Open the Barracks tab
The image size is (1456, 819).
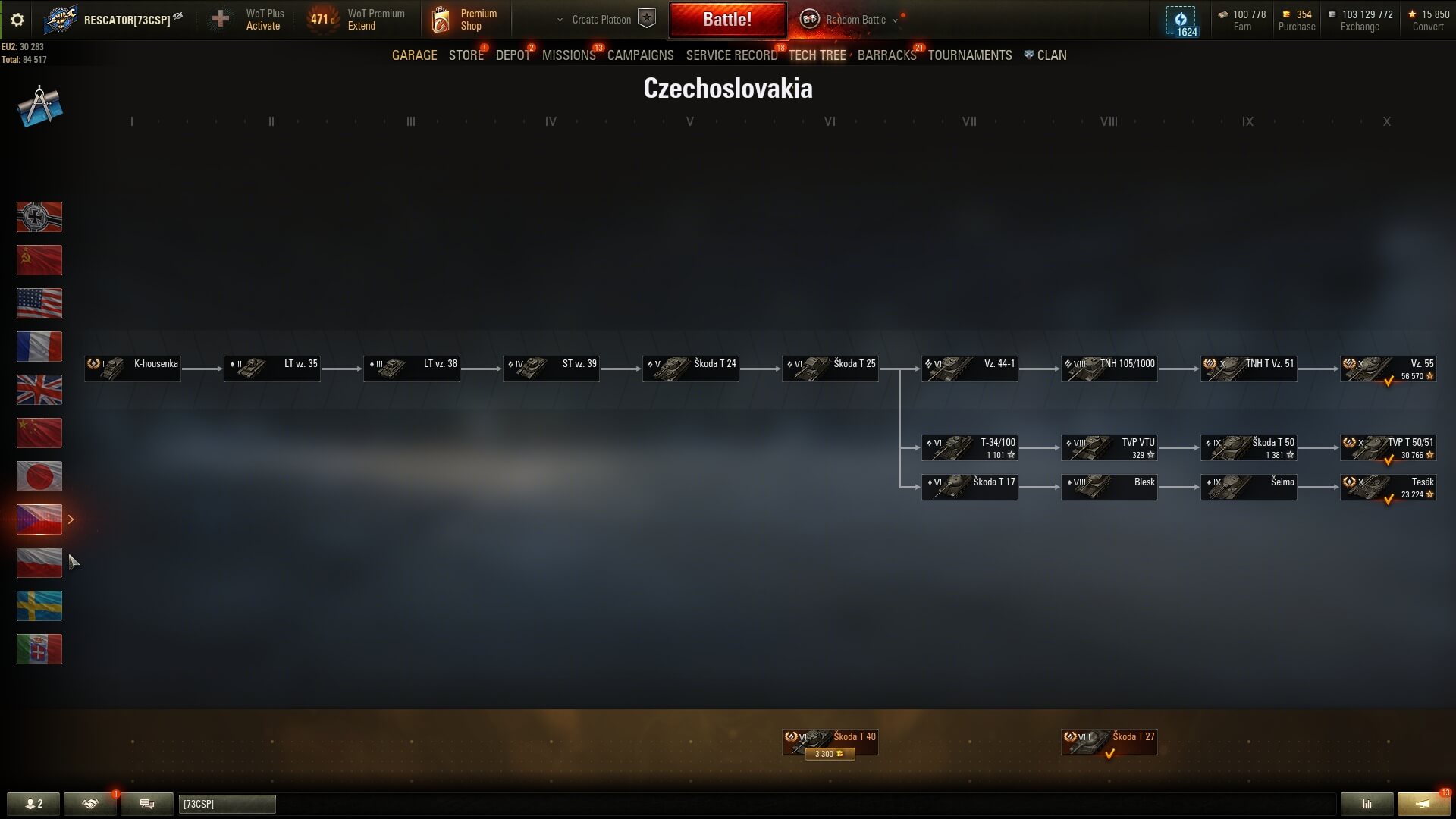pos(886,55)
